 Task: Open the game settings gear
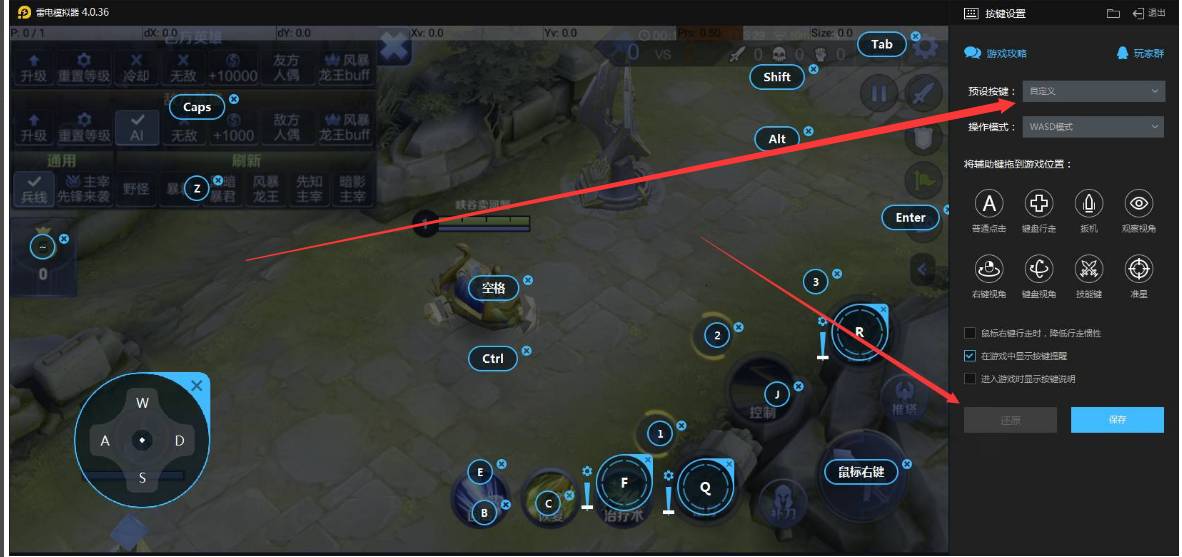pos(925,46)
